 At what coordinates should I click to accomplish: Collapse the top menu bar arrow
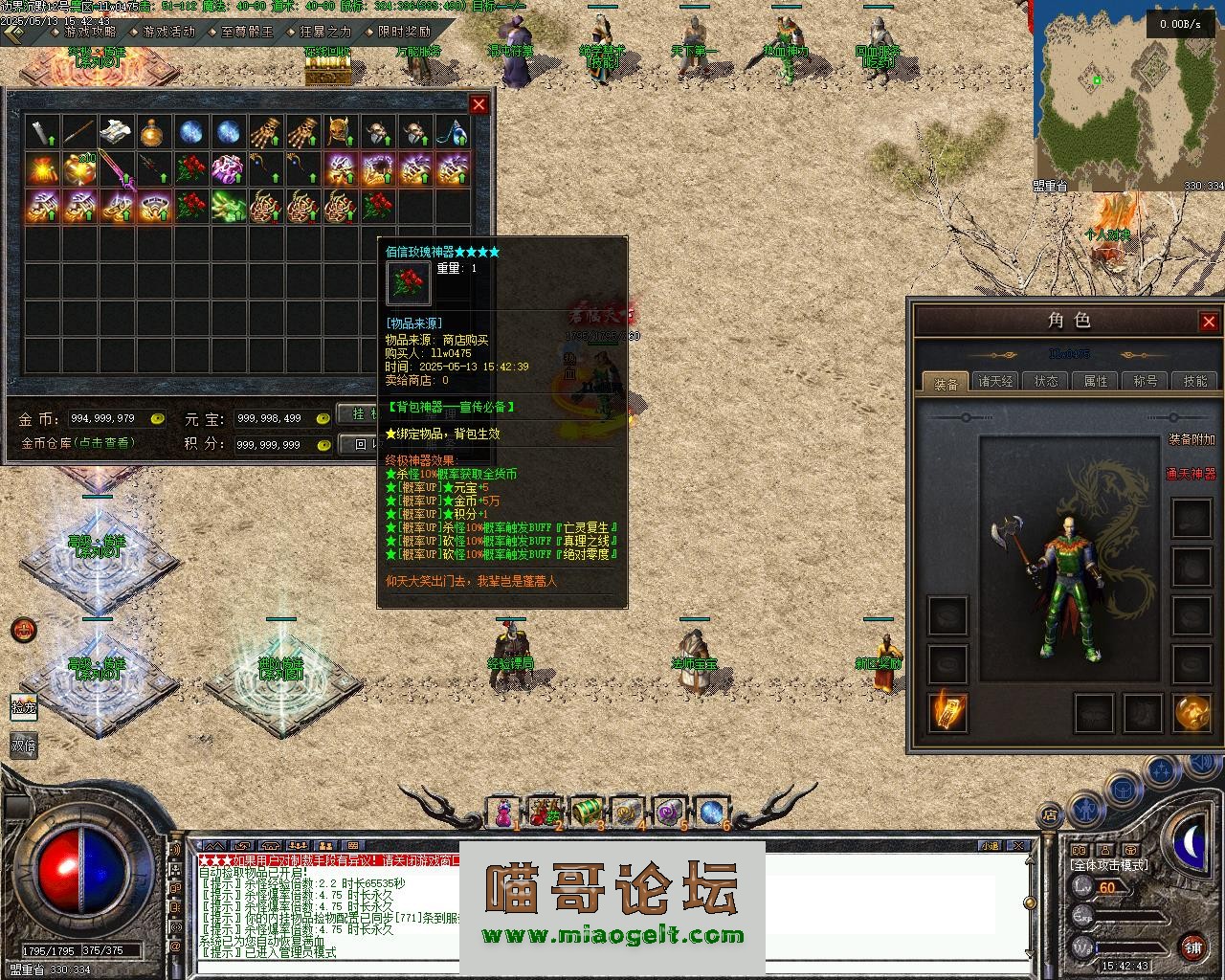coord(14,33)
